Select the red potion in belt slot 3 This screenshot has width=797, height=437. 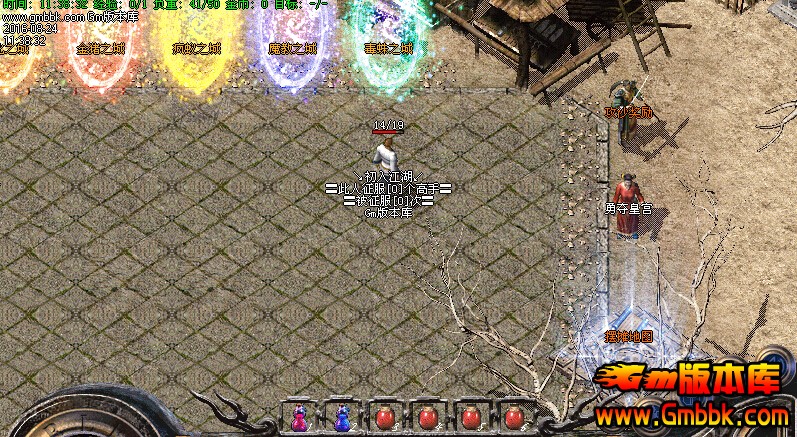(384, 417)
